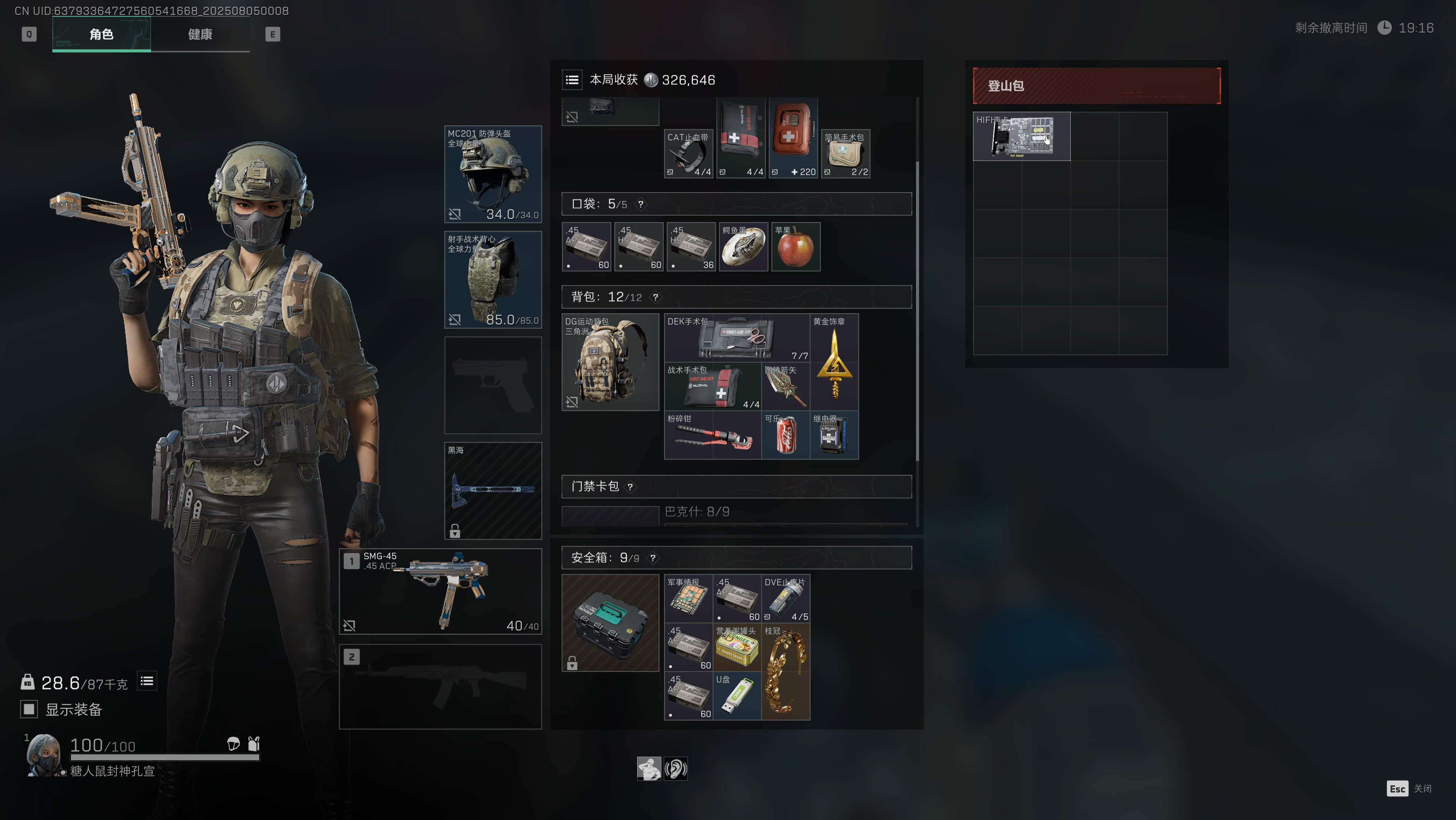Select the 黑海 melee axe slot
The width and height of the screenshot is (1456, 820).
click(x=493, y=490)
